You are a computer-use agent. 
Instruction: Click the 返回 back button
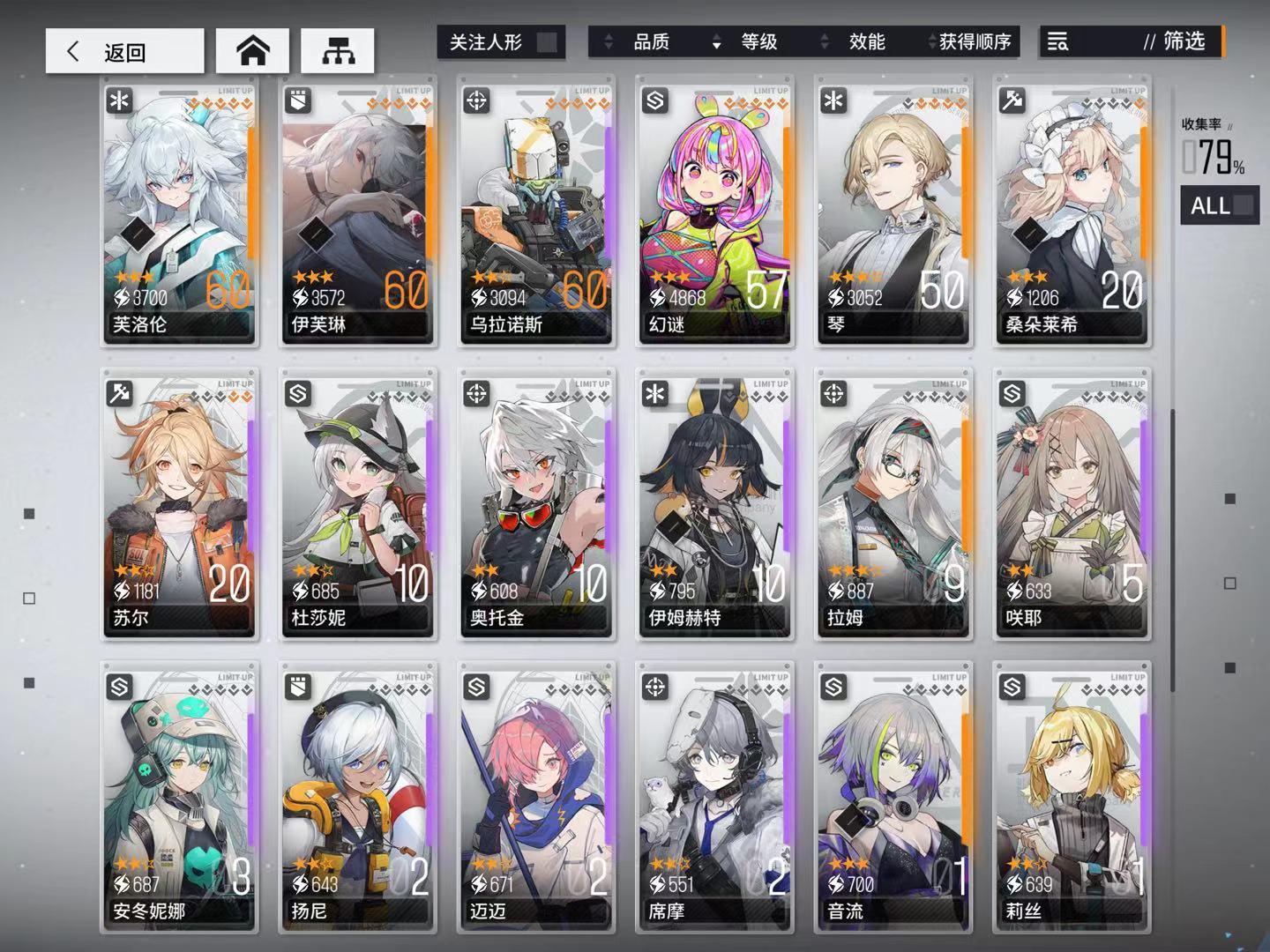click(123, 50)
